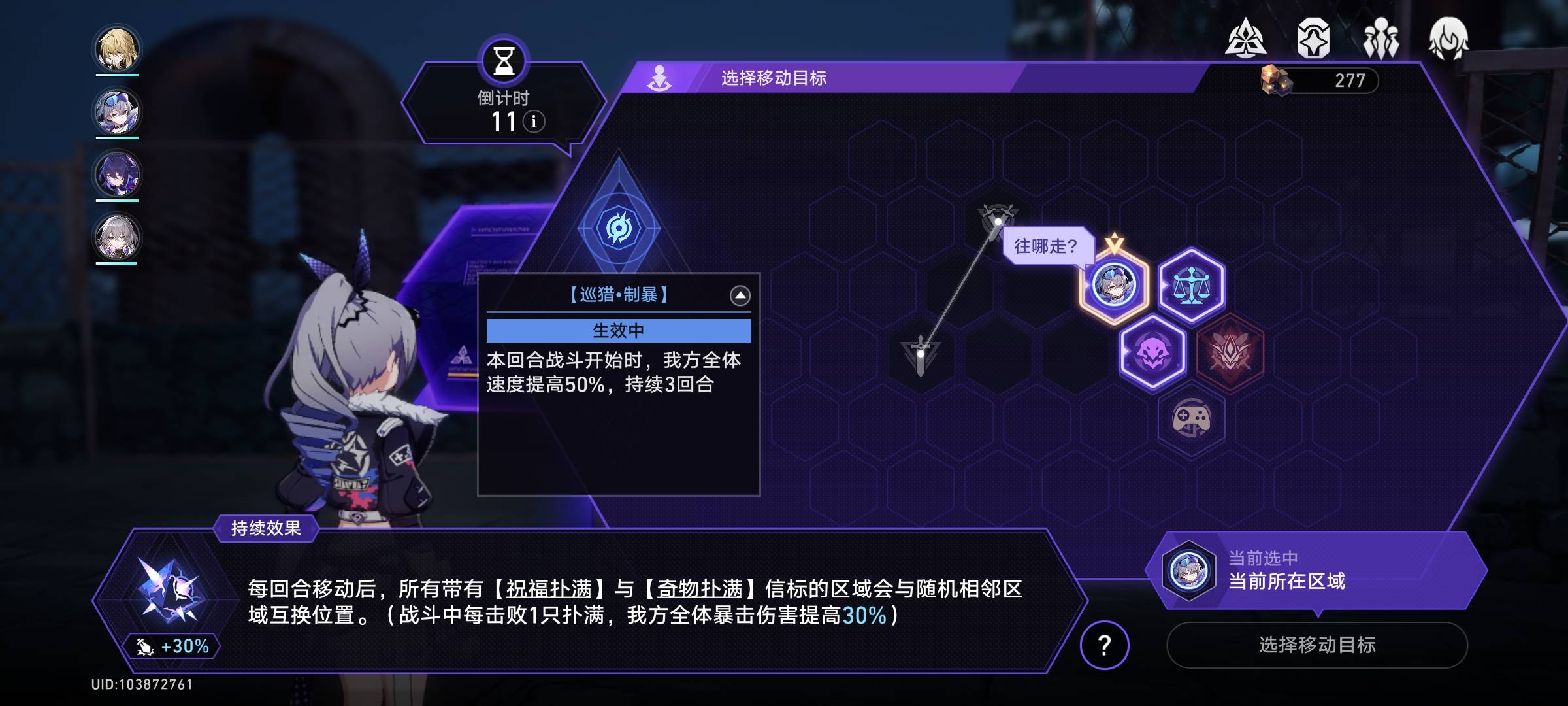Tap the 奇物扑满 underlined term
Screen dimensions: 1568x706
coord(700,589)
